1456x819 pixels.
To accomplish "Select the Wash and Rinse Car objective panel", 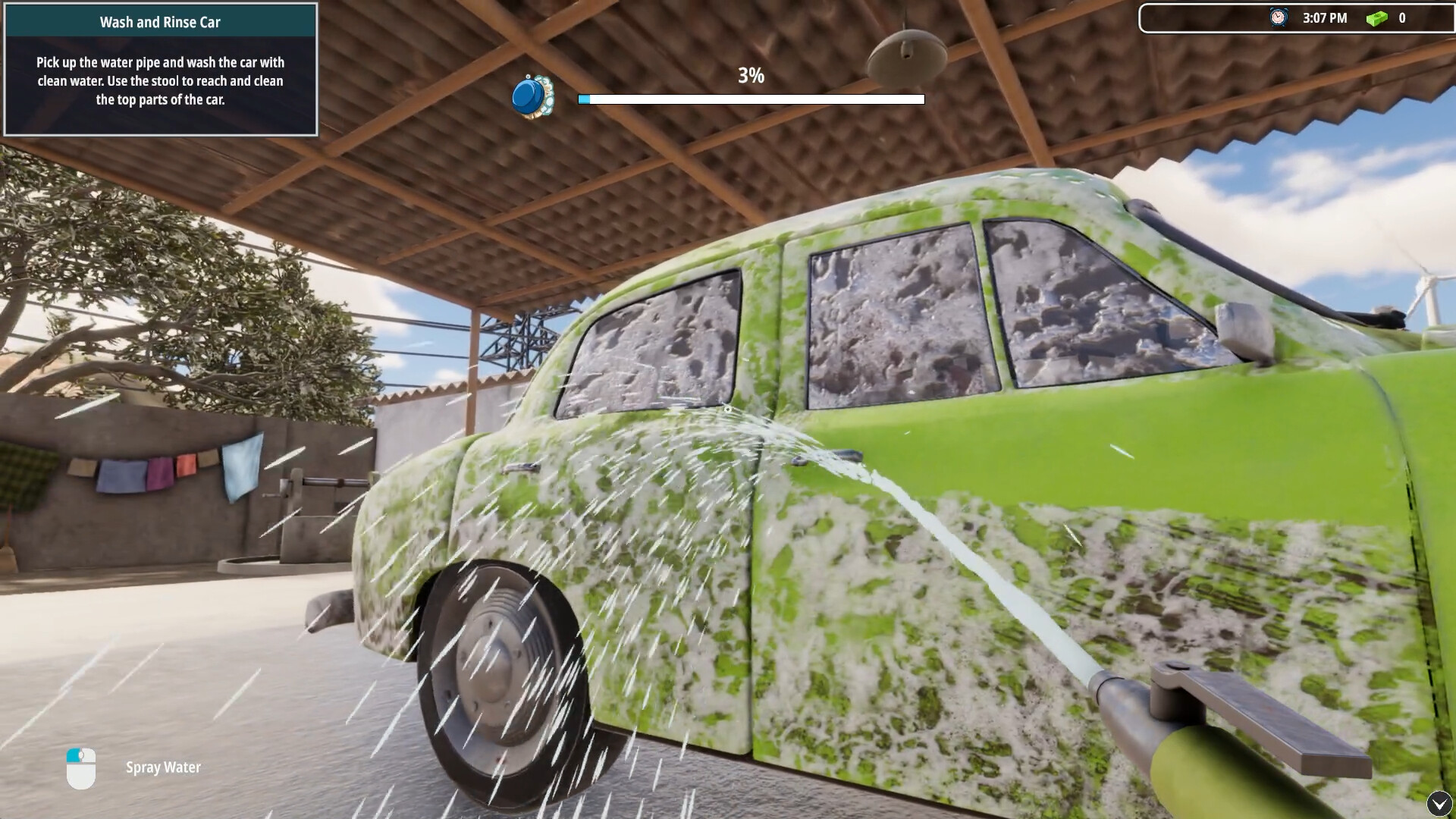I will coord(161,70).
